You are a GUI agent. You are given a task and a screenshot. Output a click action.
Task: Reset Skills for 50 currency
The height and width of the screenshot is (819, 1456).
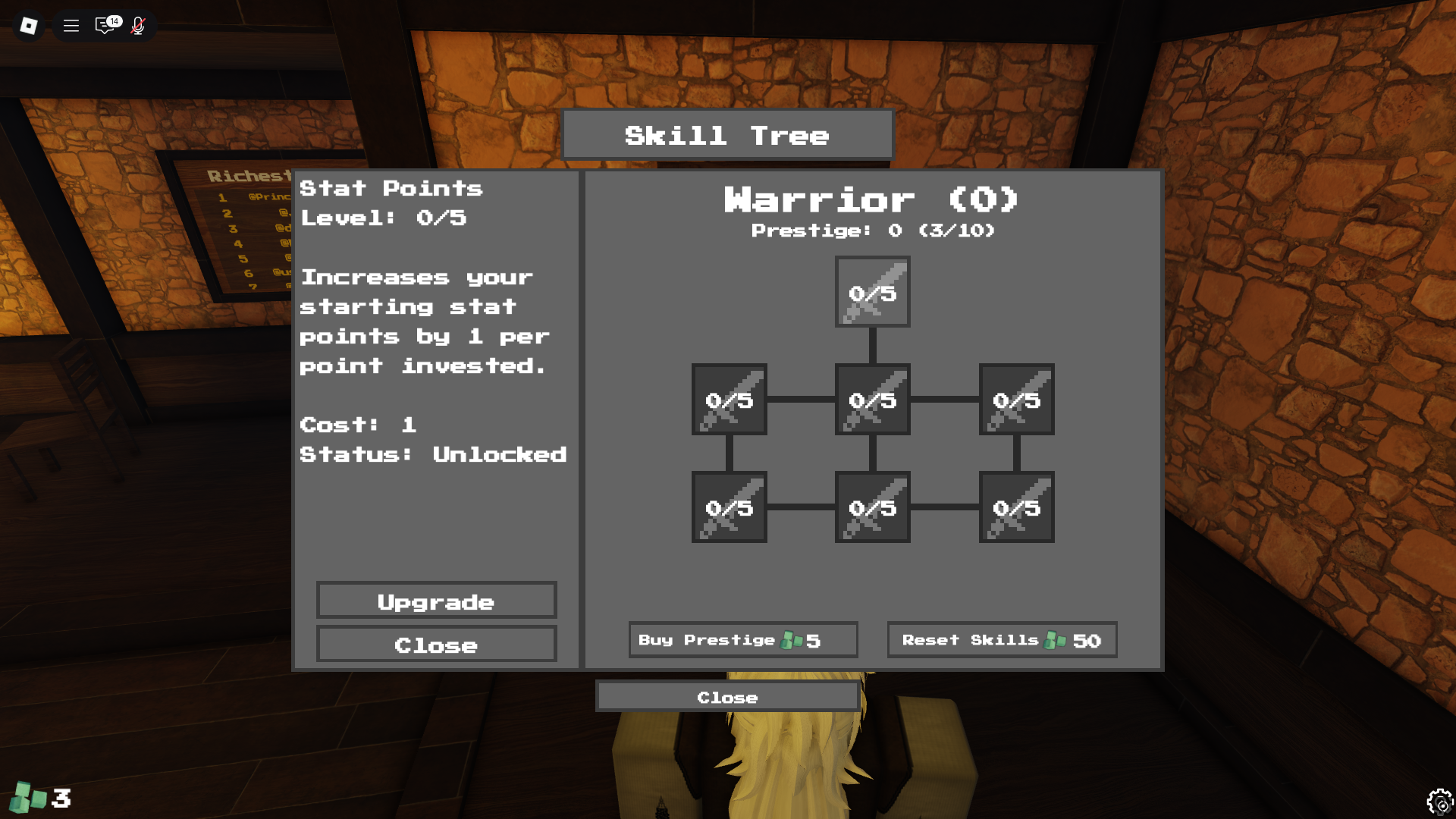coord(1002,639)
